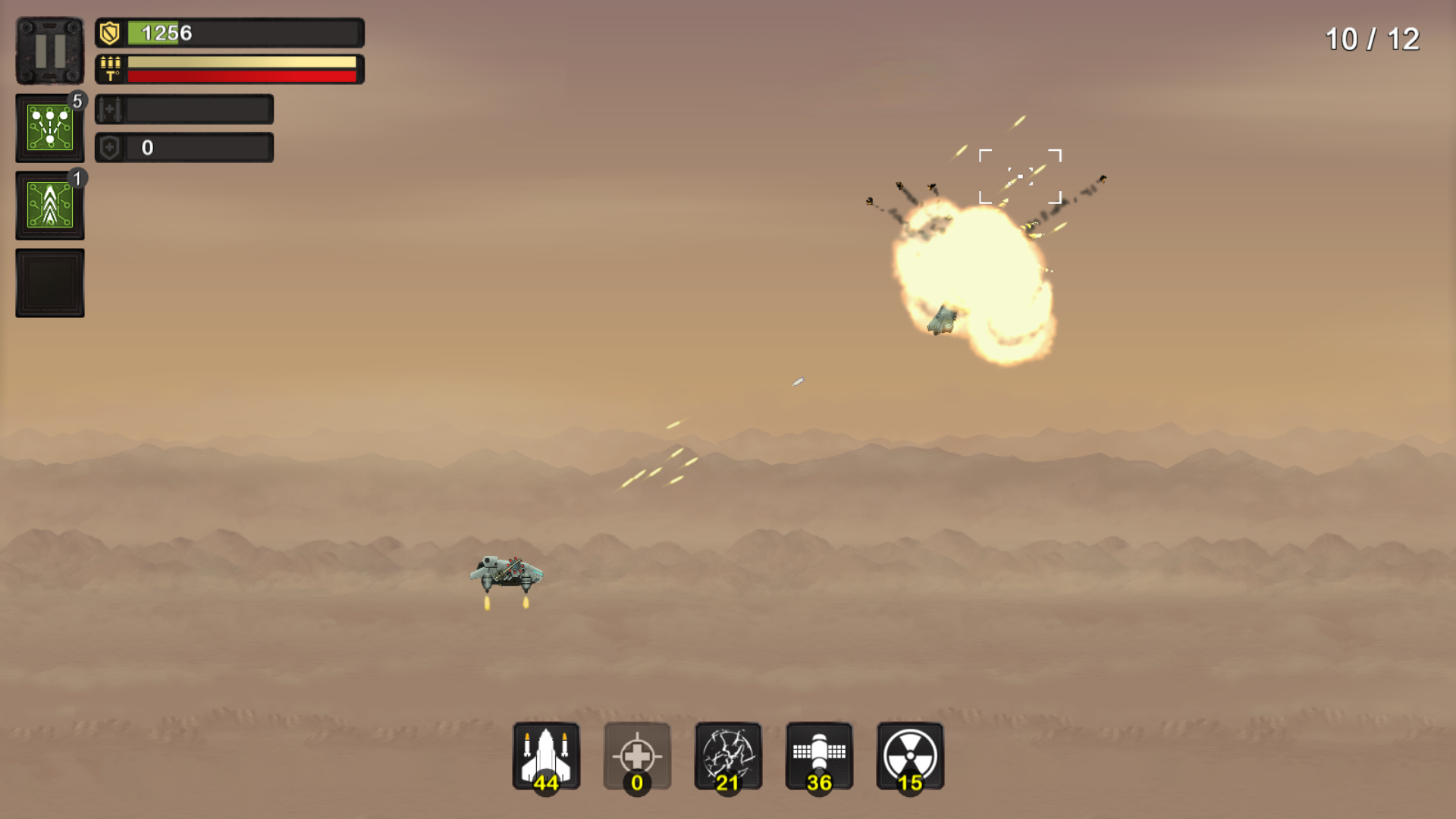This screenshot has width=1456, height=819.
Task: Toggle the pause button in the top-left corner
Action: tap(49, 49)
